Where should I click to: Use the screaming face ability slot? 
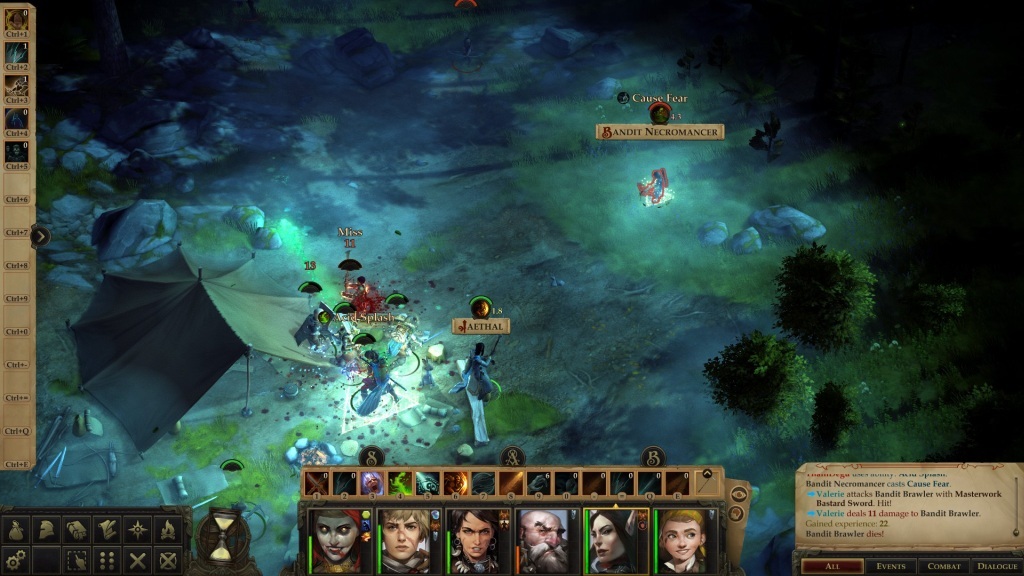[x=372, y=483]
